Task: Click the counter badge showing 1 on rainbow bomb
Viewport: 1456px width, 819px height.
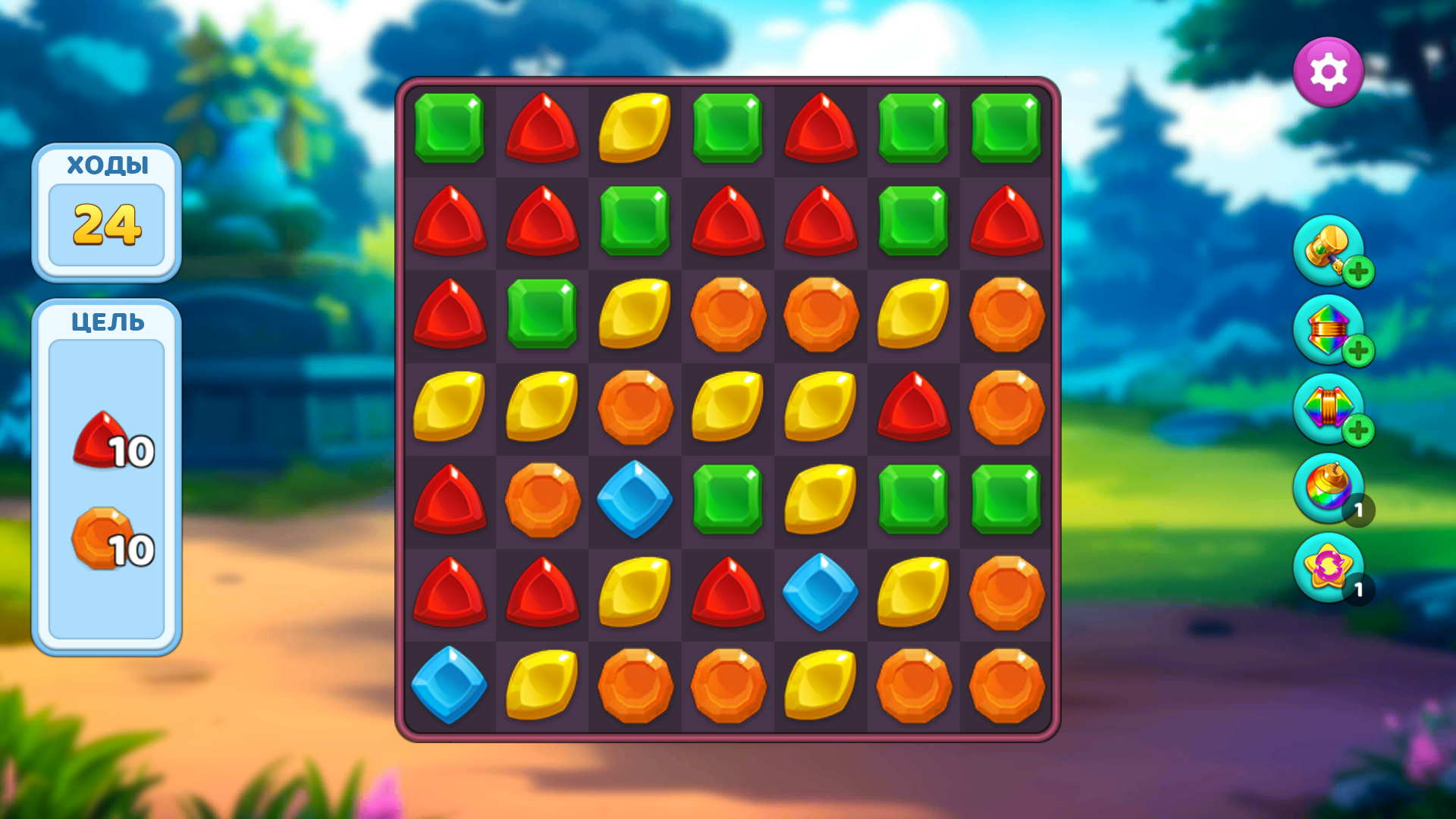Action: pos(1360,511)
